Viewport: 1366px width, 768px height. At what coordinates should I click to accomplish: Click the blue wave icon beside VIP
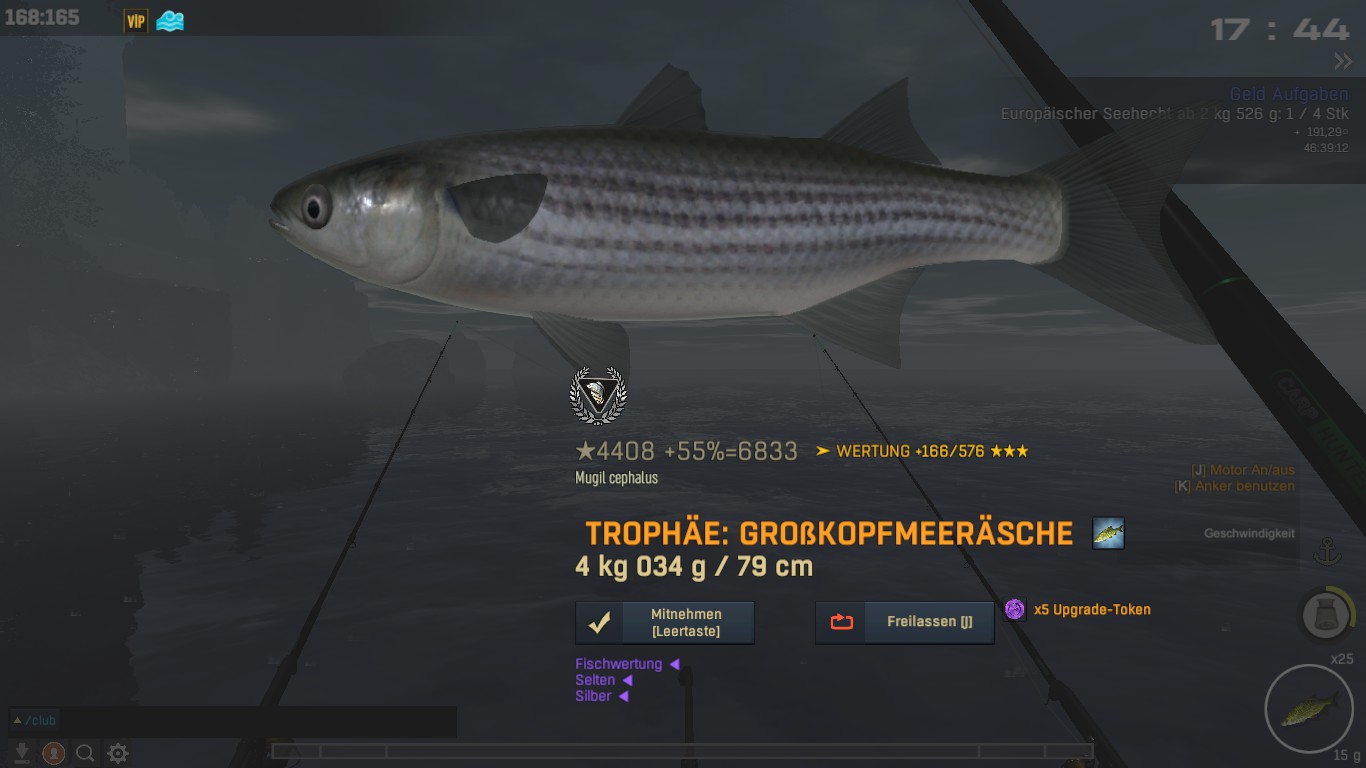point(170,20)
